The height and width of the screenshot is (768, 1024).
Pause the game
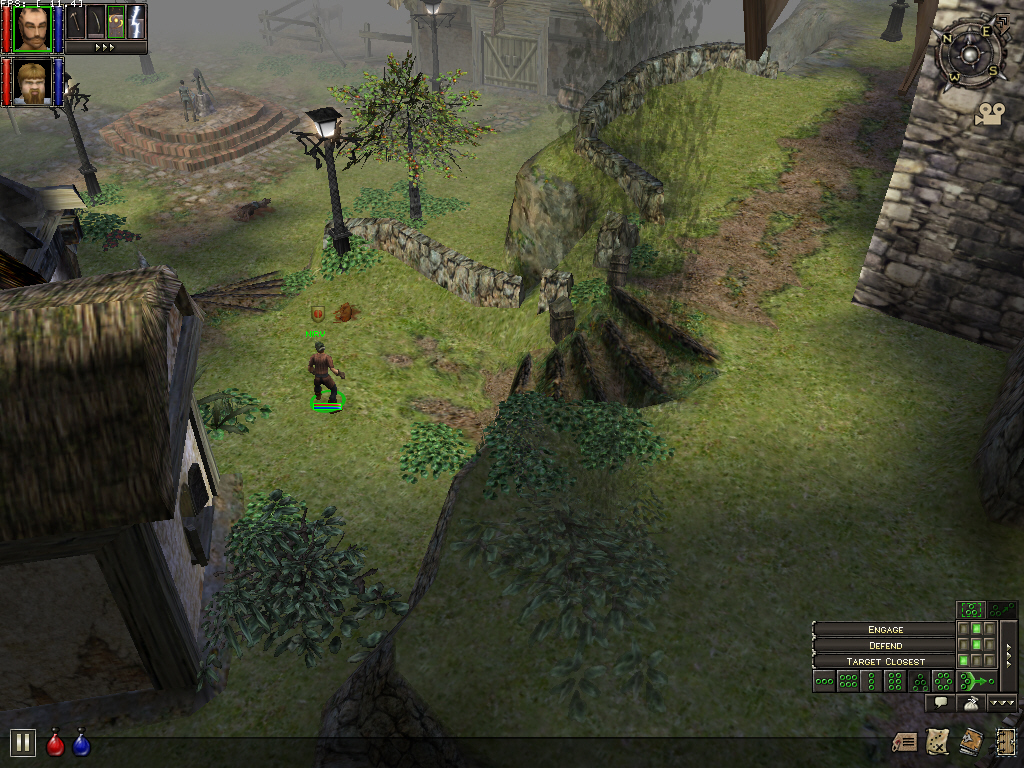[x=22, y=743]
